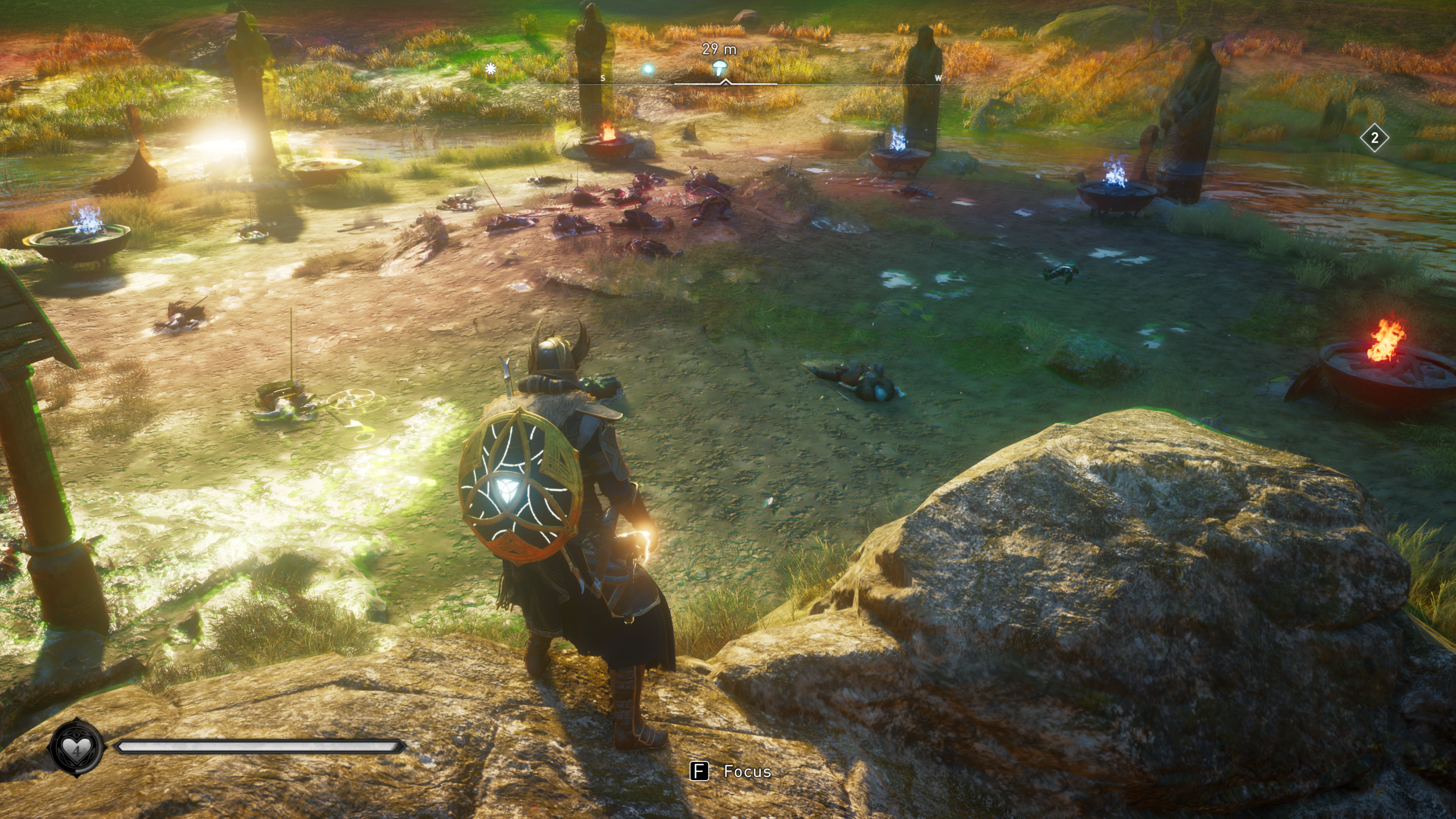This screenshot has width=1456, height=819.
Task: Click the glowing blue orb compass marker
Action: (648, 69)
